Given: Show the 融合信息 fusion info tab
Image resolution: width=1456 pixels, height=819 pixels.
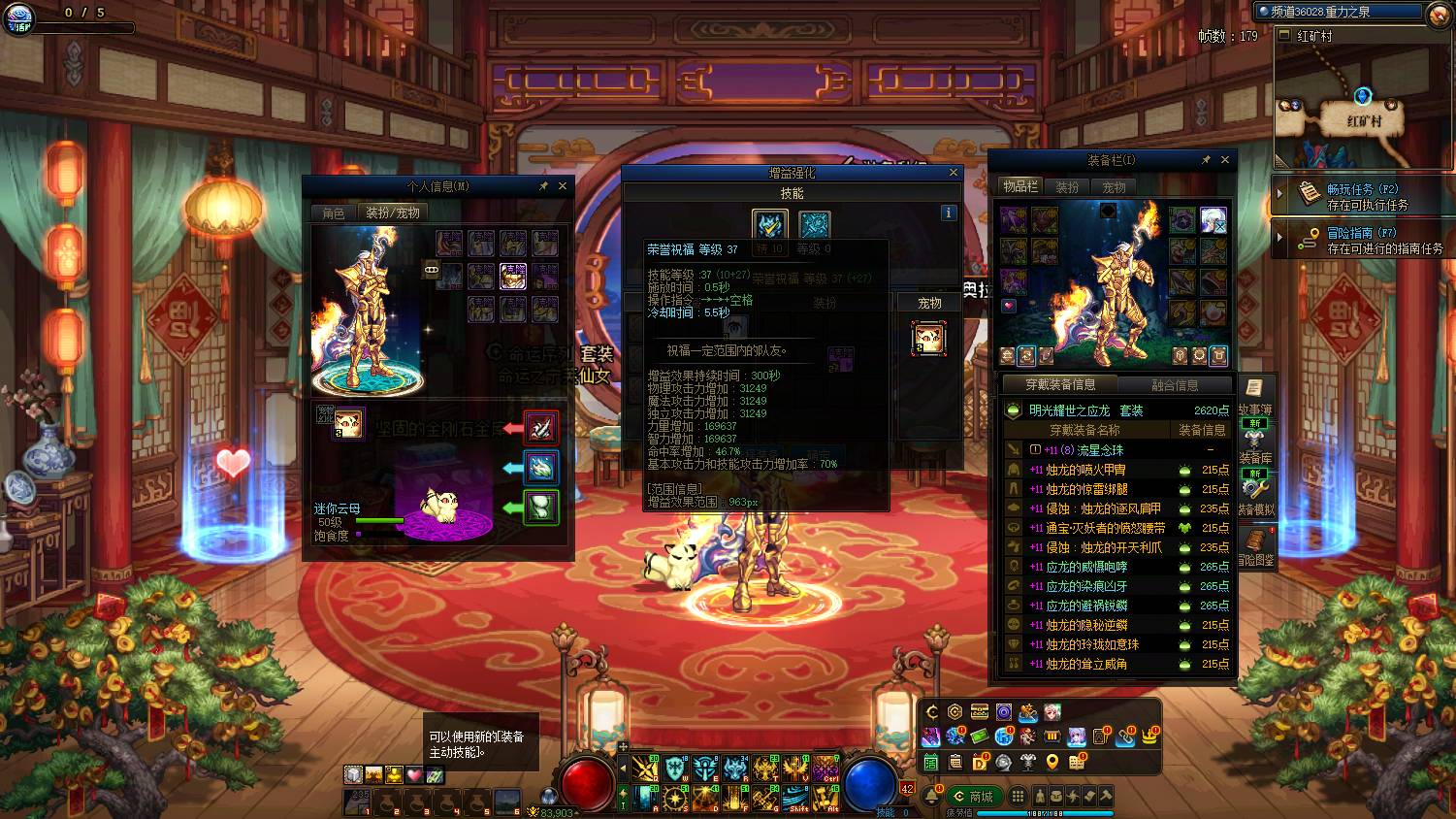Looking at the screenshot, I should click(1174, 385).
